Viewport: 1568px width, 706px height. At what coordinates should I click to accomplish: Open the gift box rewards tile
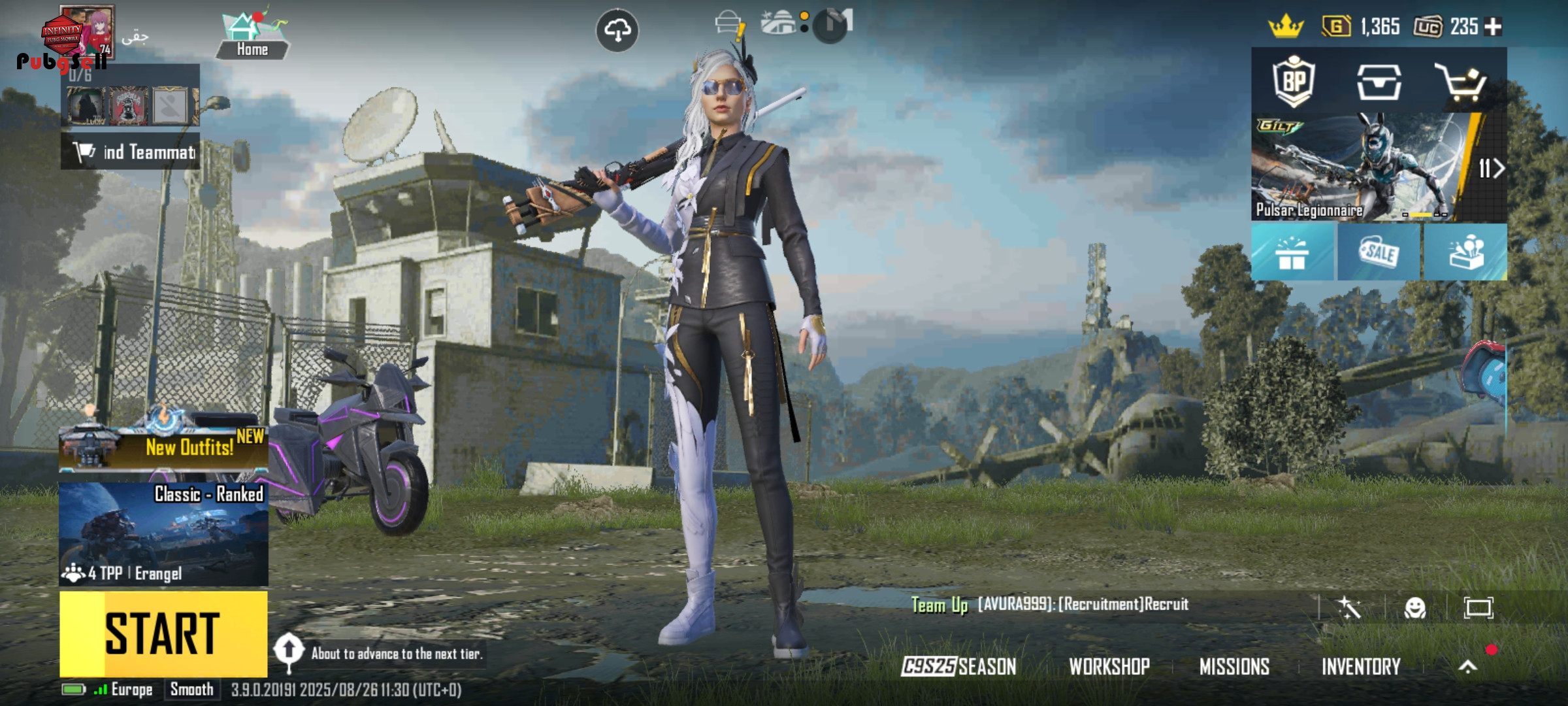[1292, 253]
